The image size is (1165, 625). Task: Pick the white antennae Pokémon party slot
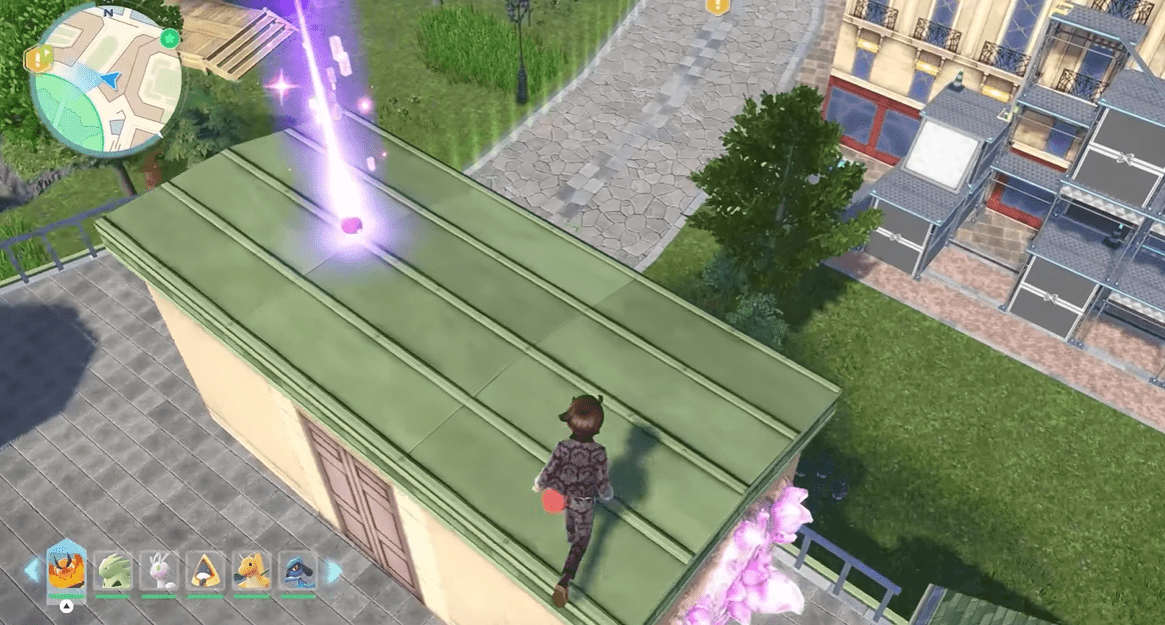pyautogui.click(x=159, y=571)
